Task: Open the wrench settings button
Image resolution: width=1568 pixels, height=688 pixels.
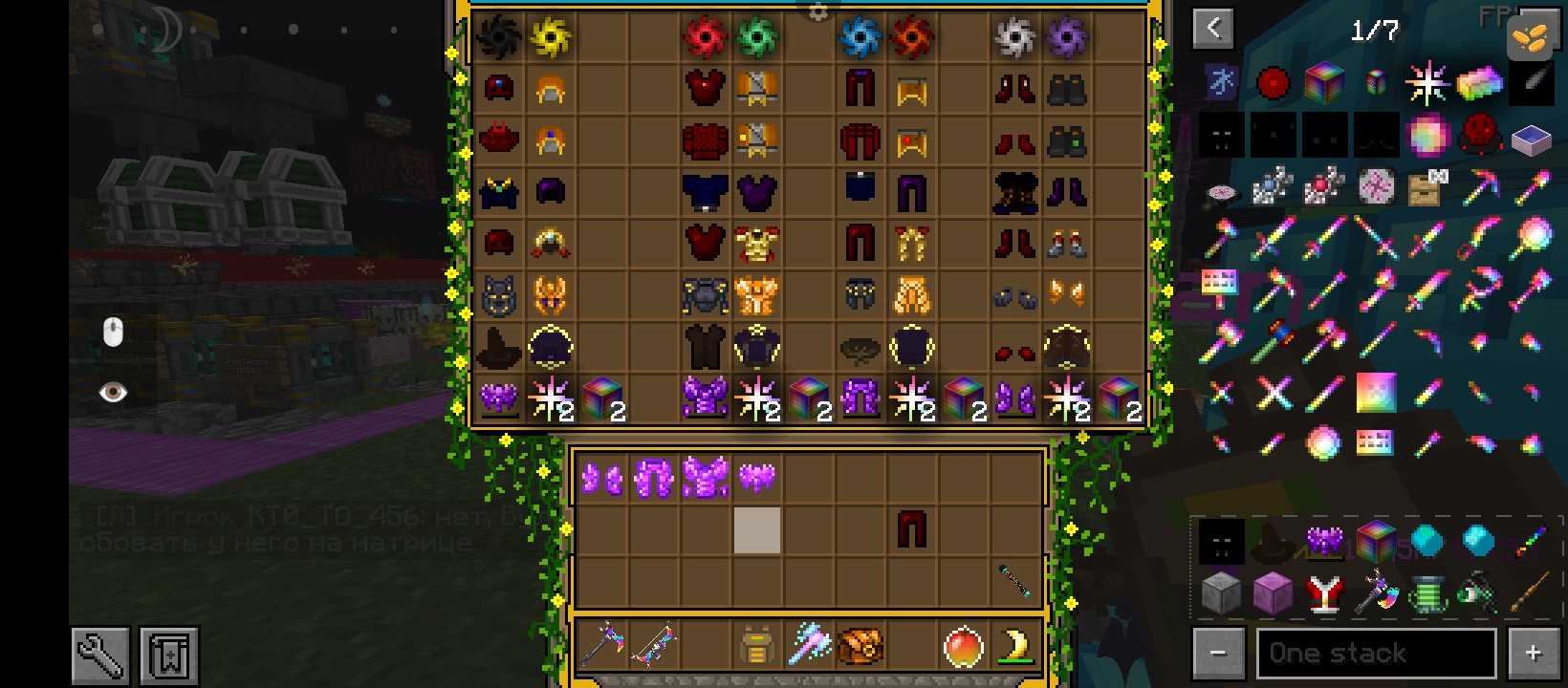Action: coord(100,656)
